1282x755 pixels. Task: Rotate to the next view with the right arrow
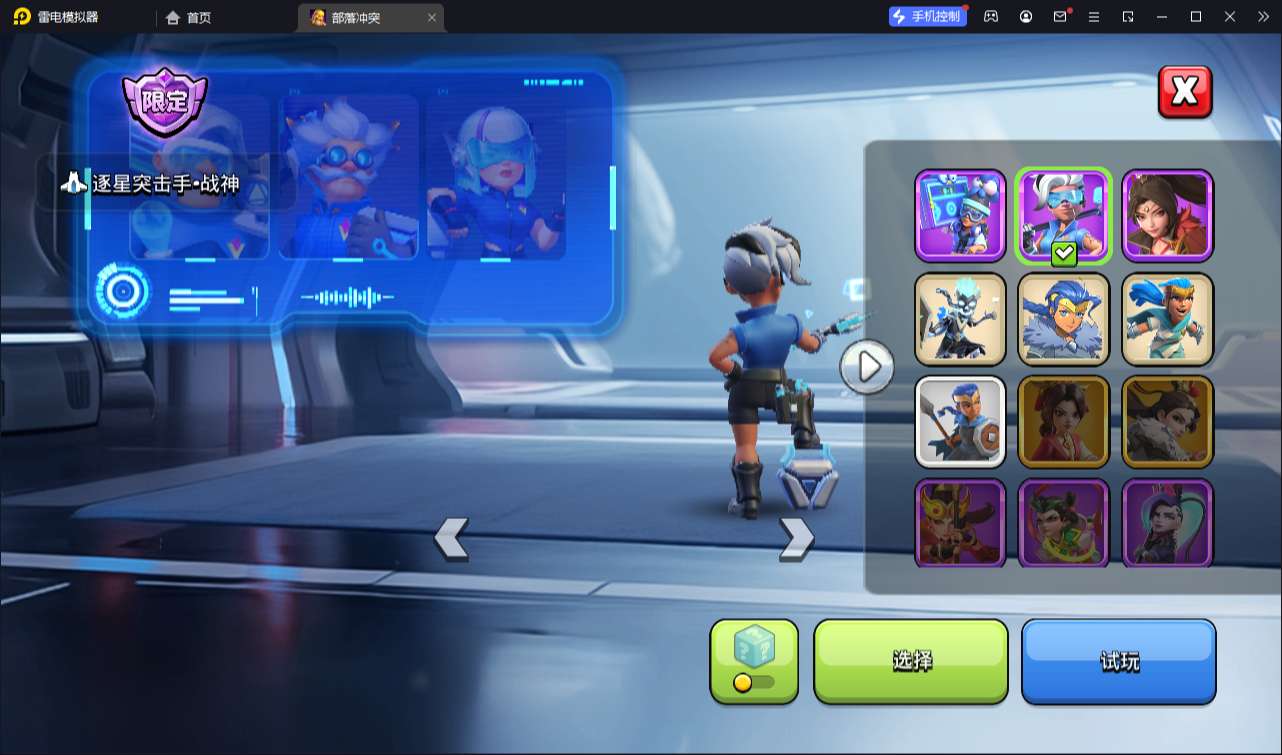[x=796, y=538]
